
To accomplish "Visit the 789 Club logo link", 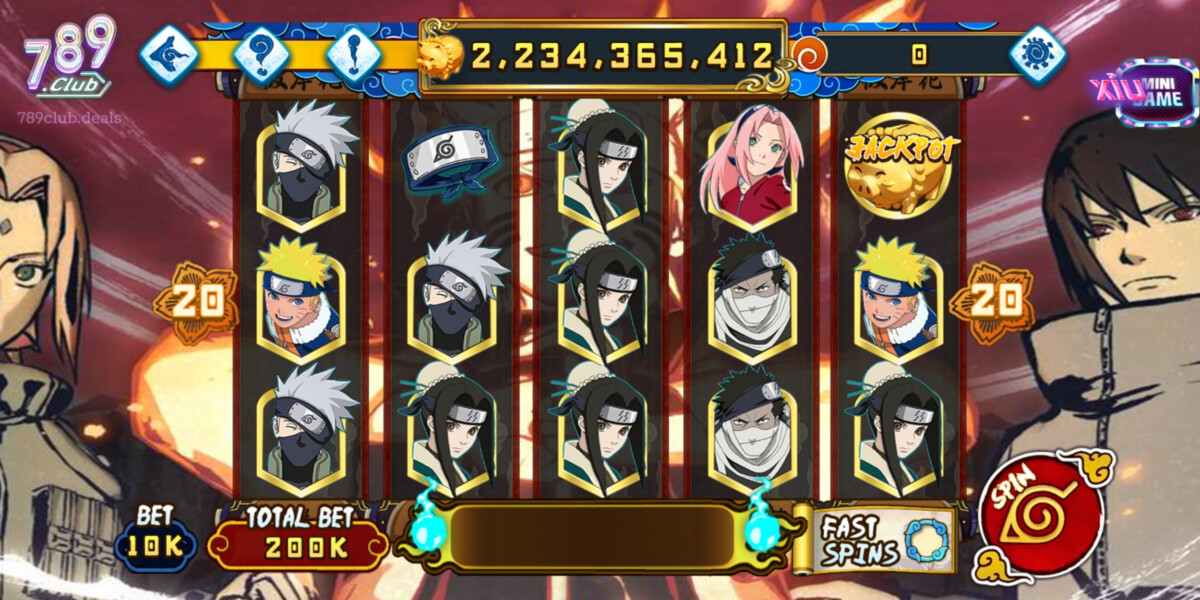I will [70, 60].
